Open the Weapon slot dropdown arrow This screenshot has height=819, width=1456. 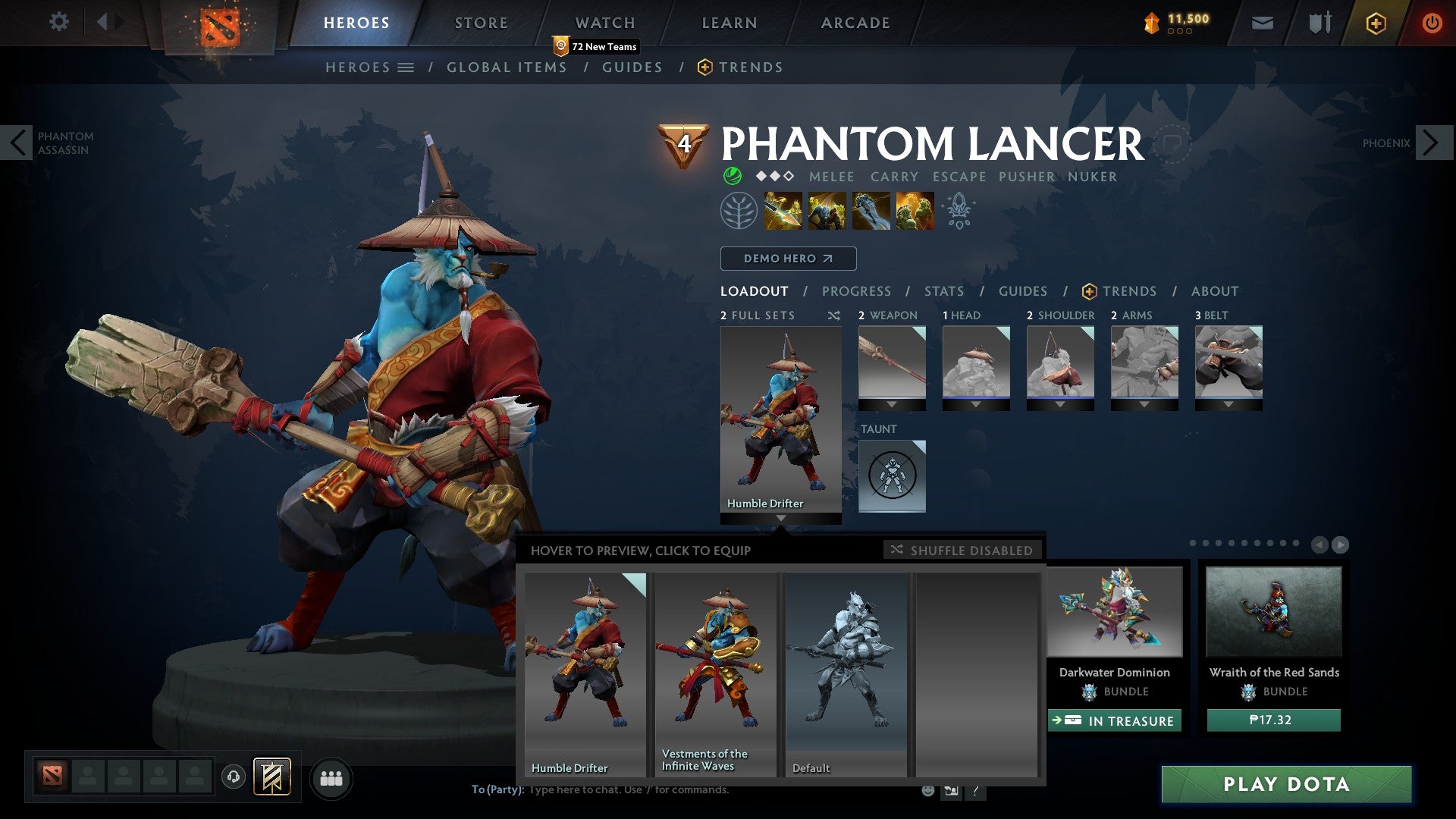(892, 404)
